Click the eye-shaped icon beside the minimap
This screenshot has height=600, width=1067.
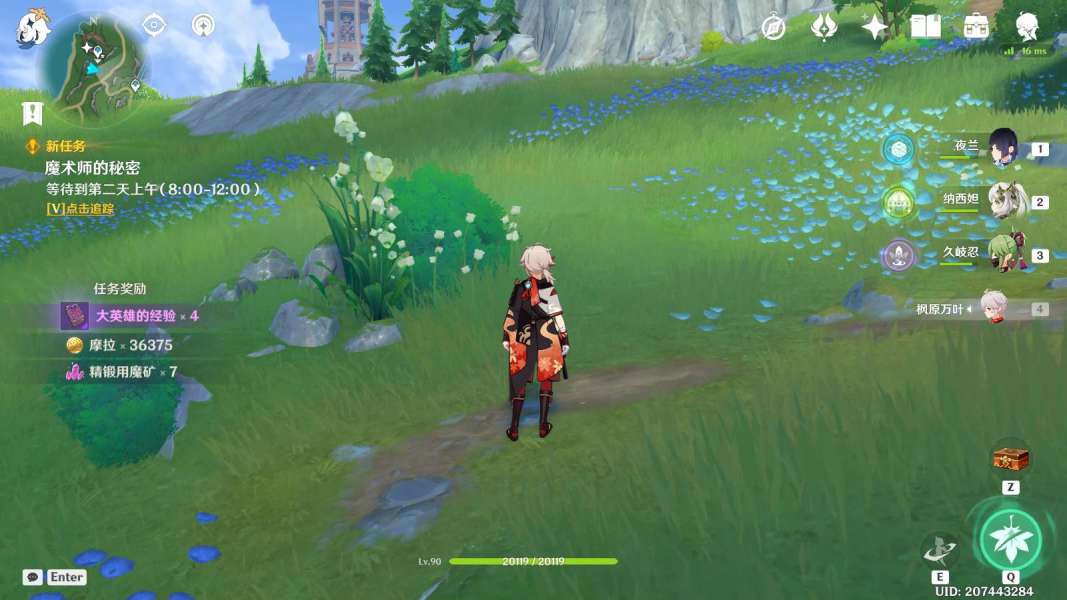(x=154, y=25)
